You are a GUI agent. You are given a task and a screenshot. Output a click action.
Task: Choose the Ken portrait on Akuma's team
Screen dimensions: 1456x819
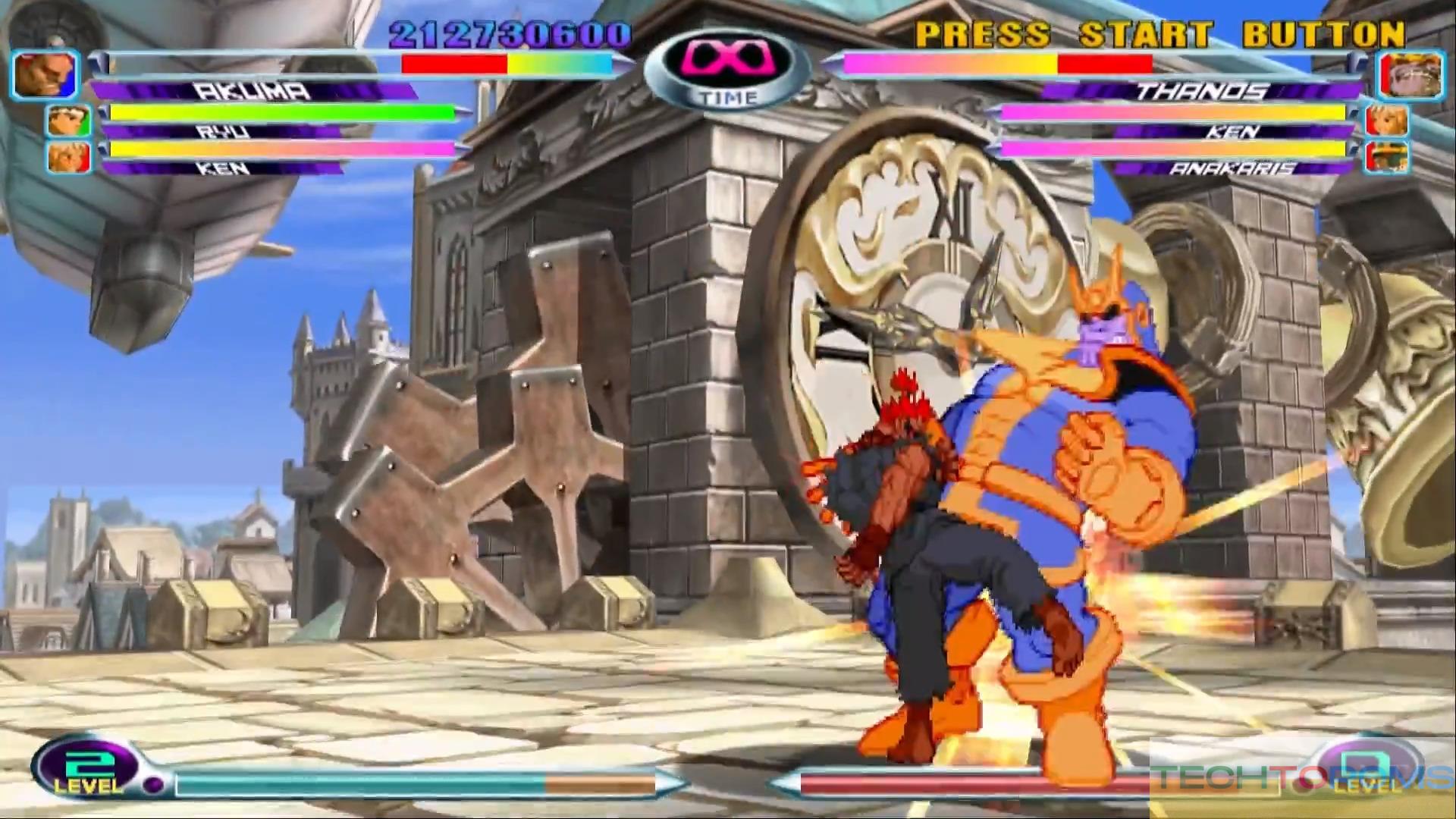click(69, 157)
